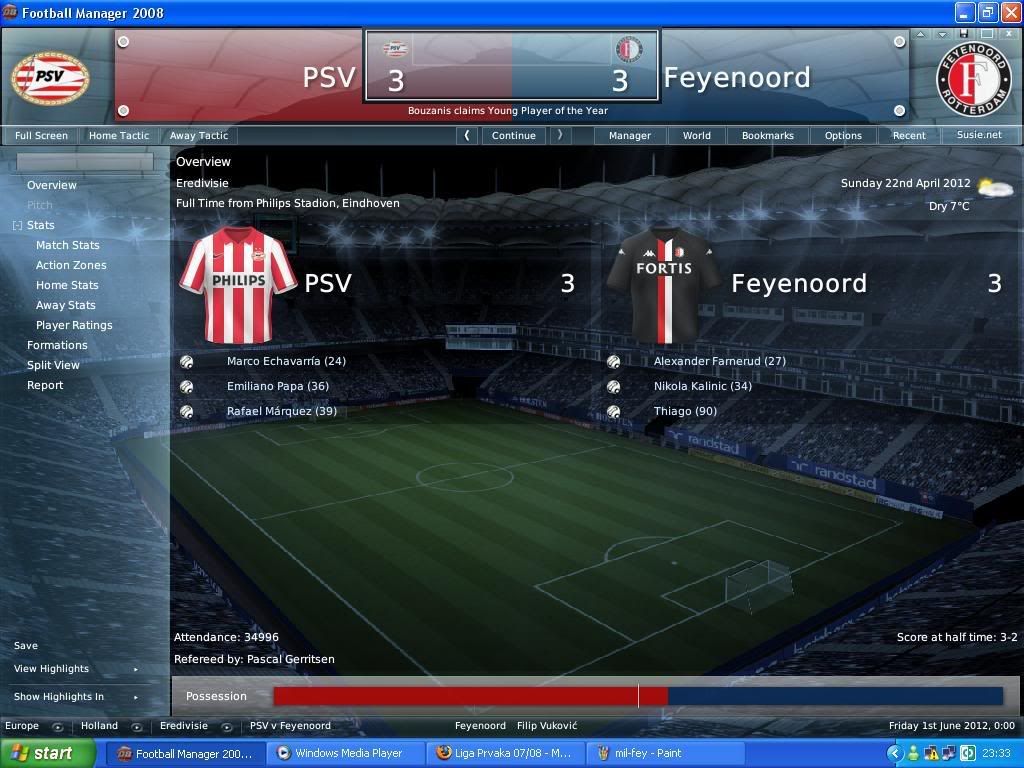The width and height of the screenshot is (1024, 768).
Task: Save the game
Action: coord(26,646)
